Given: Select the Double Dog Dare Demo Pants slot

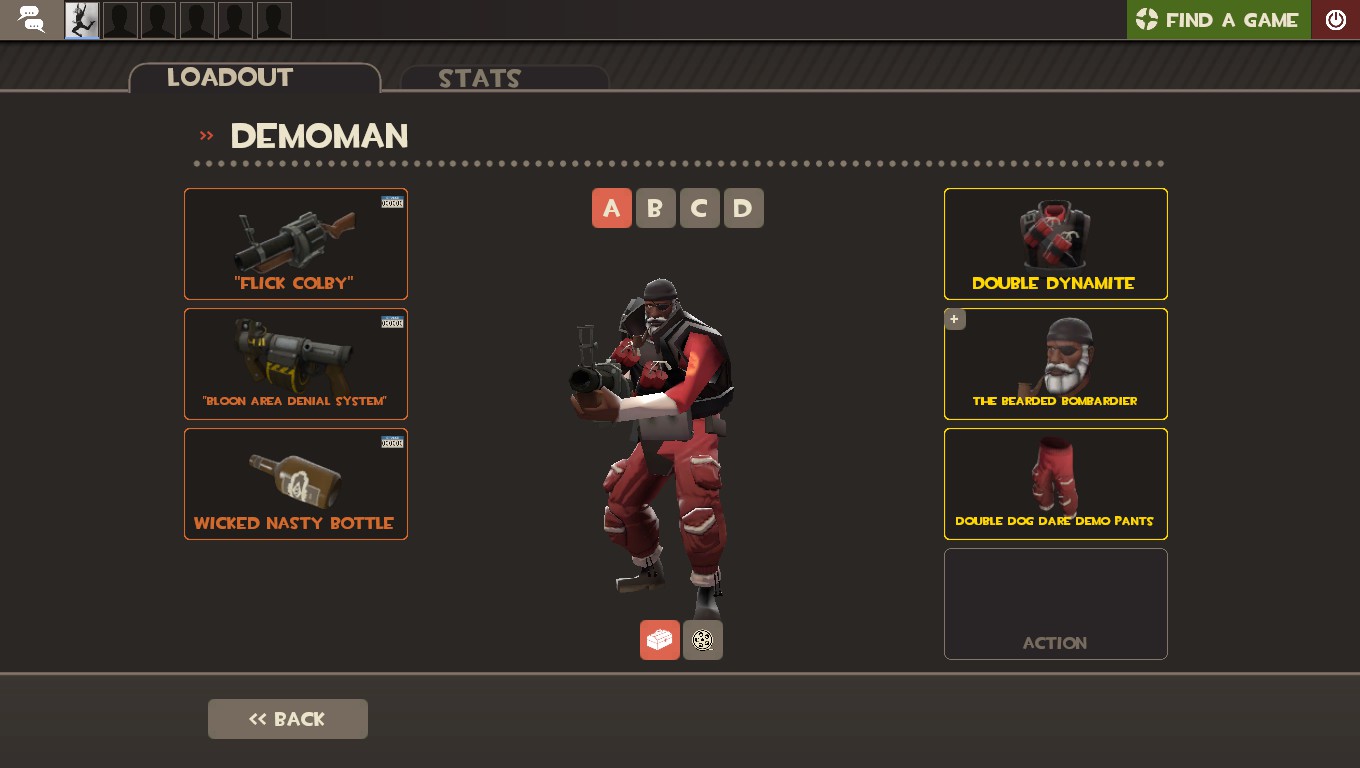Looking at the screenshot, I should click(x=1055, y=483).
